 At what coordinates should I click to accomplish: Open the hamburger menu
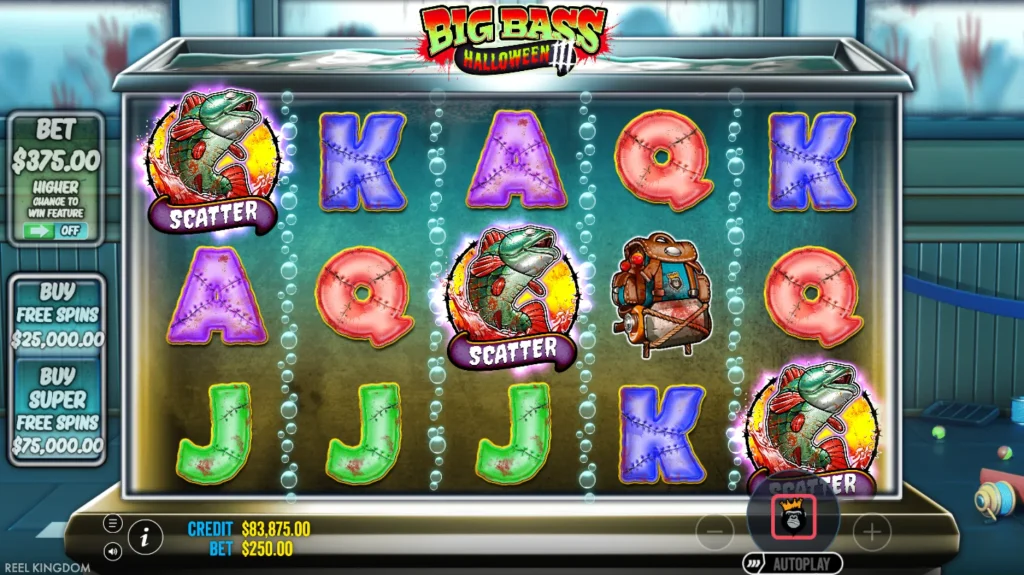tap(112, 523)
